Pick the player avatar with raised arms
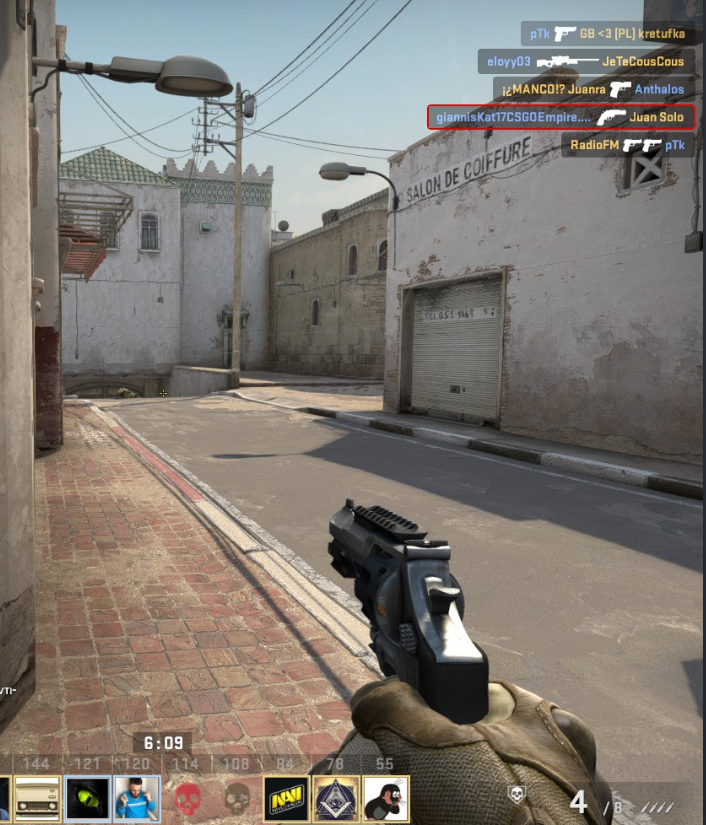This screenshot has width=706, height=825. tap(137, 797)
